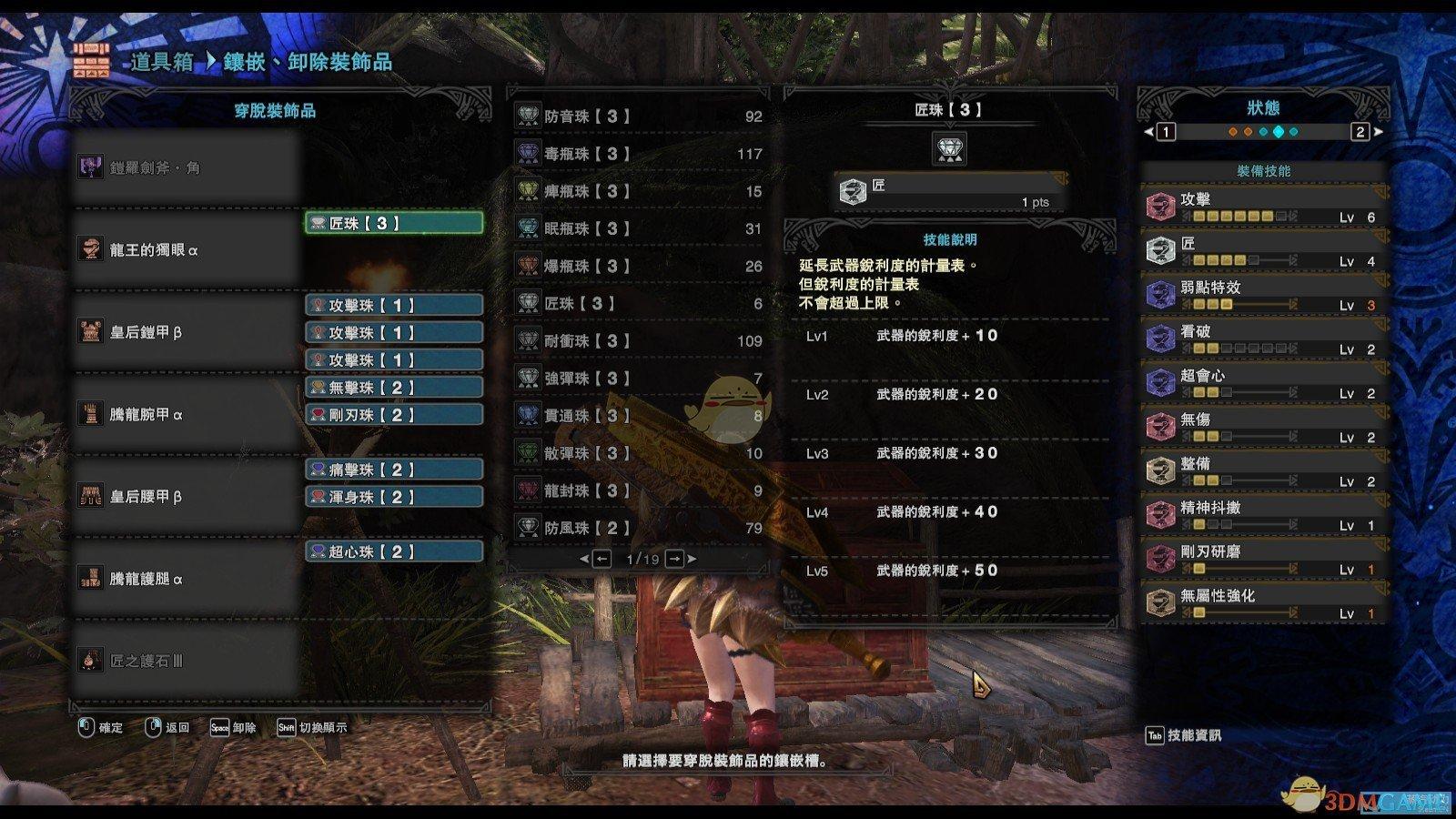Select the 騰龍護腿α armor piece
The image size is (1456, 819).
(x=187, y=579)
